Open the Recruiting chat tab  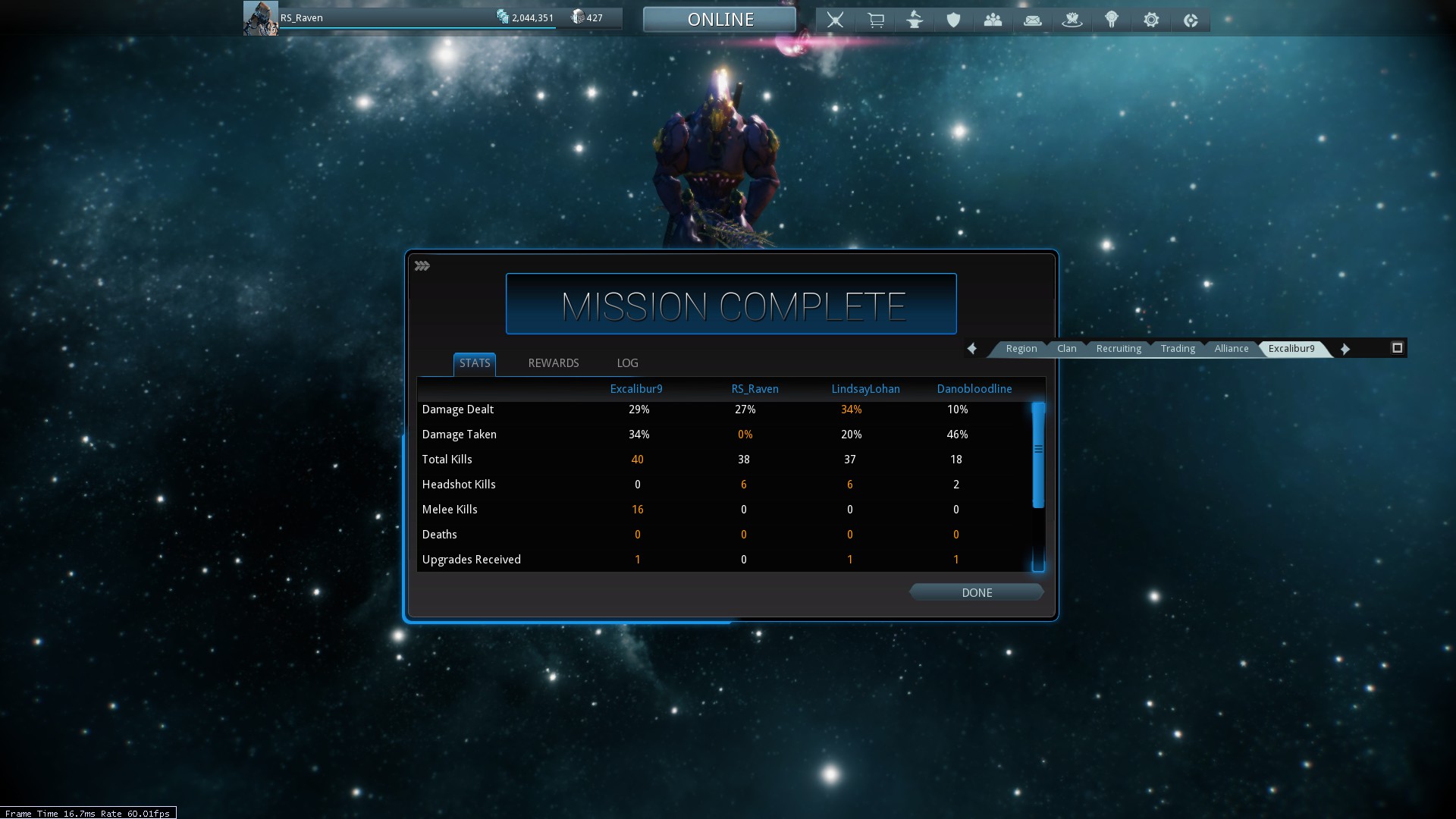[1118, 349]
